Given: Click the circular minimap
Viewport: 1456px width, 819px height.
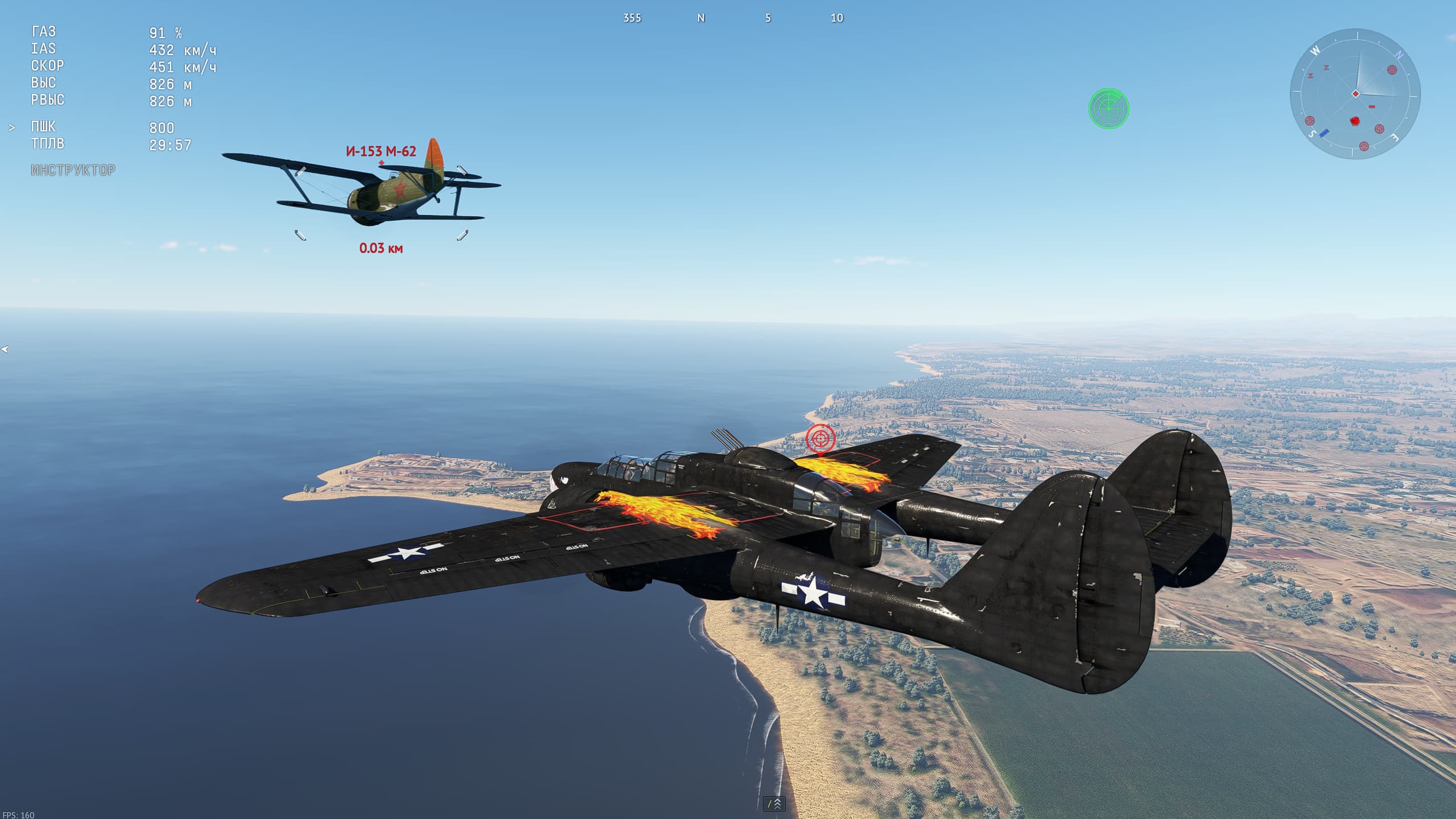Looking at the screenshot, I should coord(1355,94).
